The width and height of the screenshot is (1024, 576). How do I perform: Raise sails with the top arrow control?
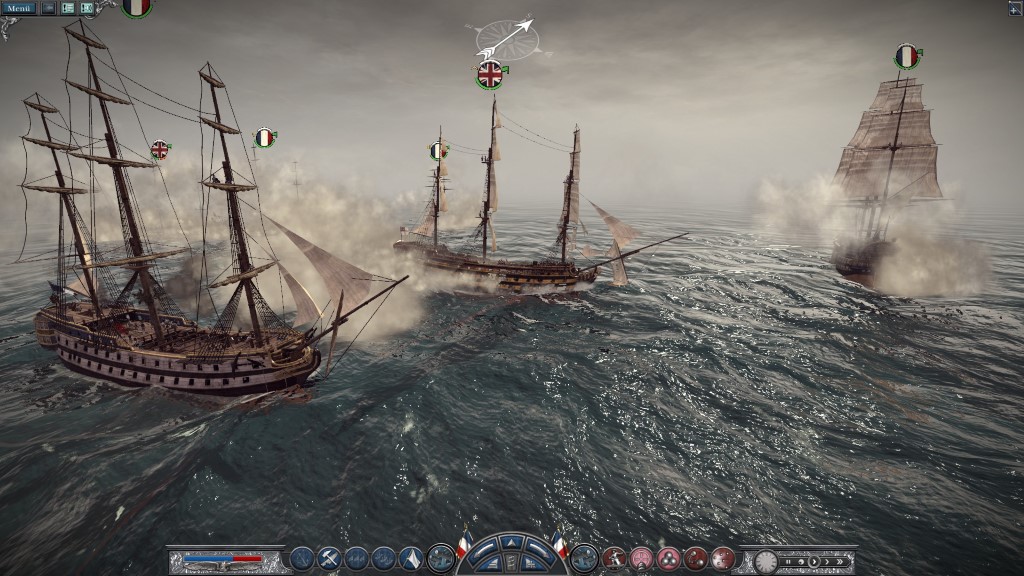click(x=511, y=543)
